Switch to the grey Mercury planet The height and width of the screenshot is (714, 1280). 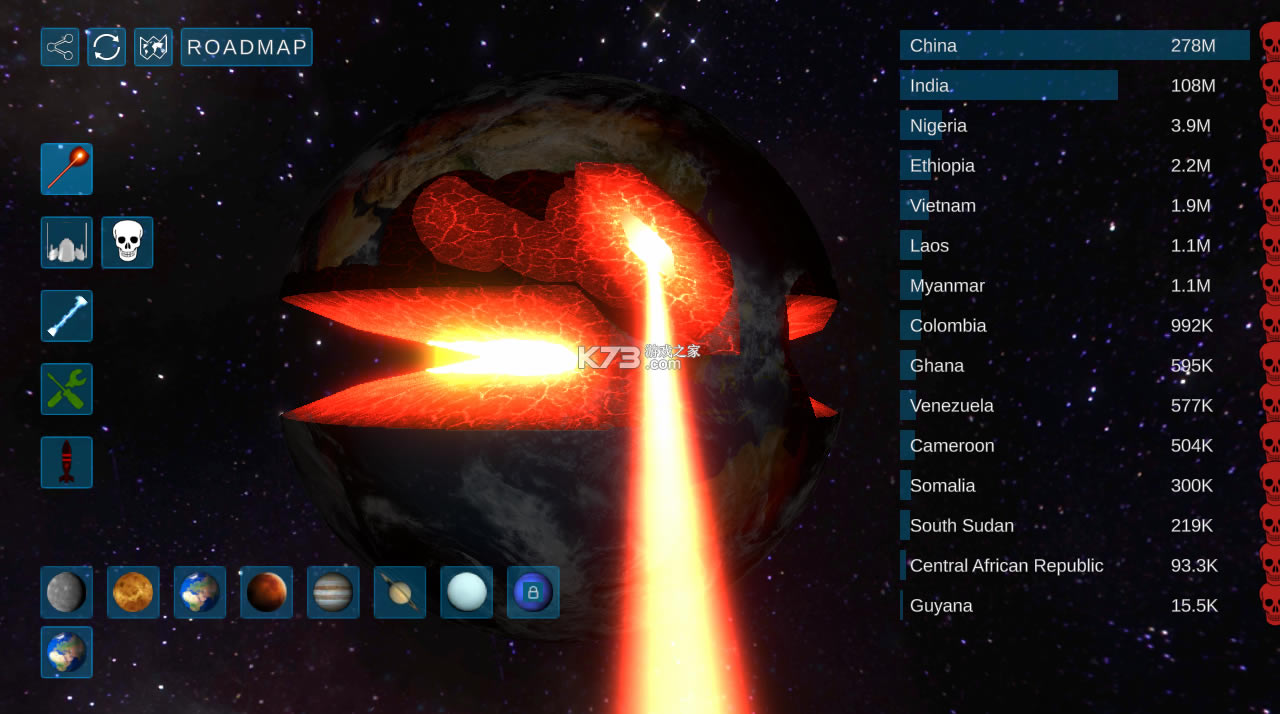(67, 592)
